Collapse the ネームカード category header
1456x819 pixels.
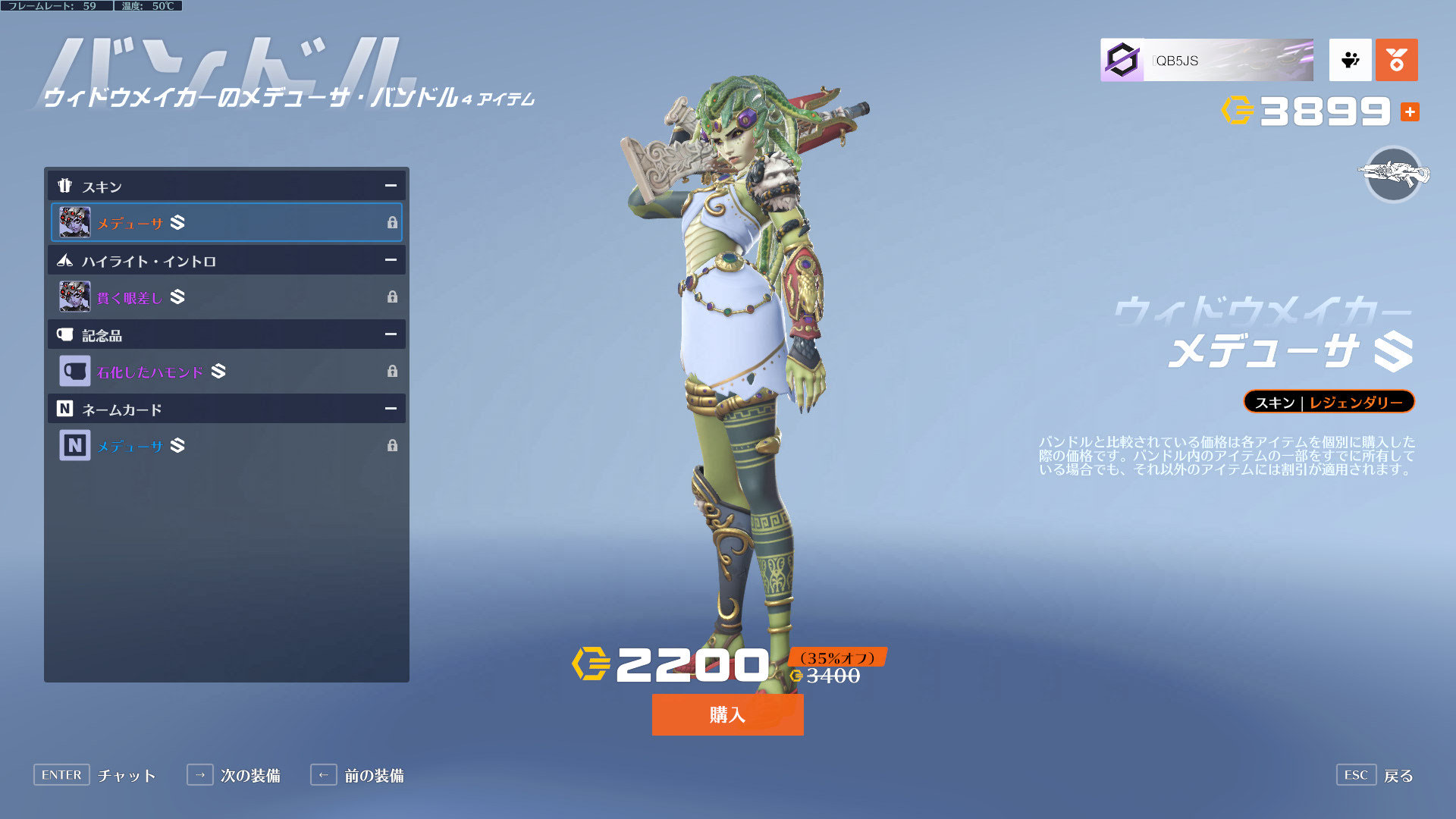(x=391, y=409)
